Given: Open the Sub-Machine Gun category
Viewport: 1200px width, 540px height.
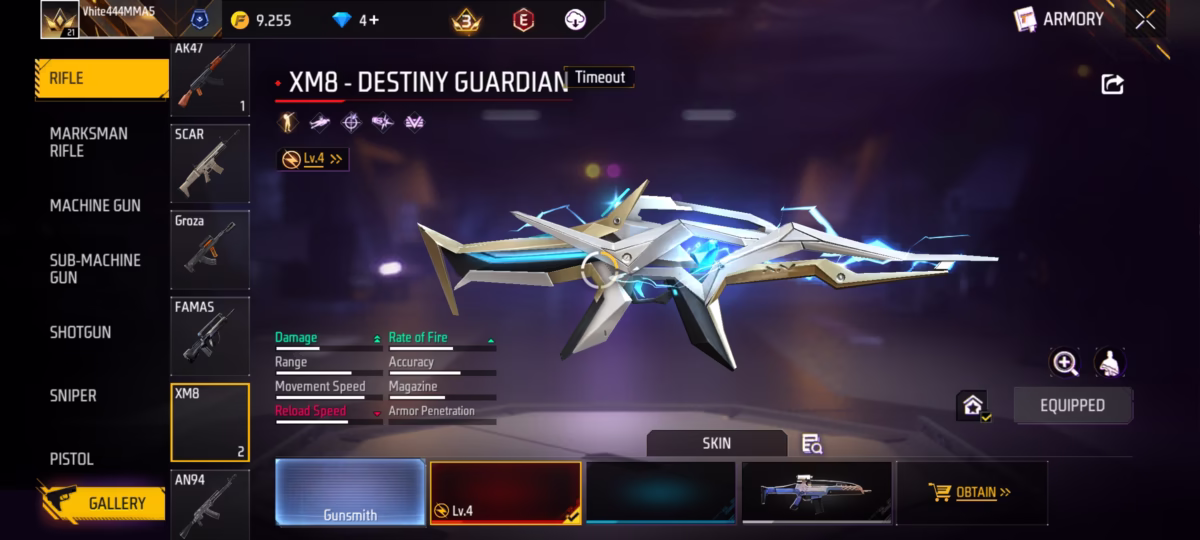Looking at the screenshot, I should 95,268.
